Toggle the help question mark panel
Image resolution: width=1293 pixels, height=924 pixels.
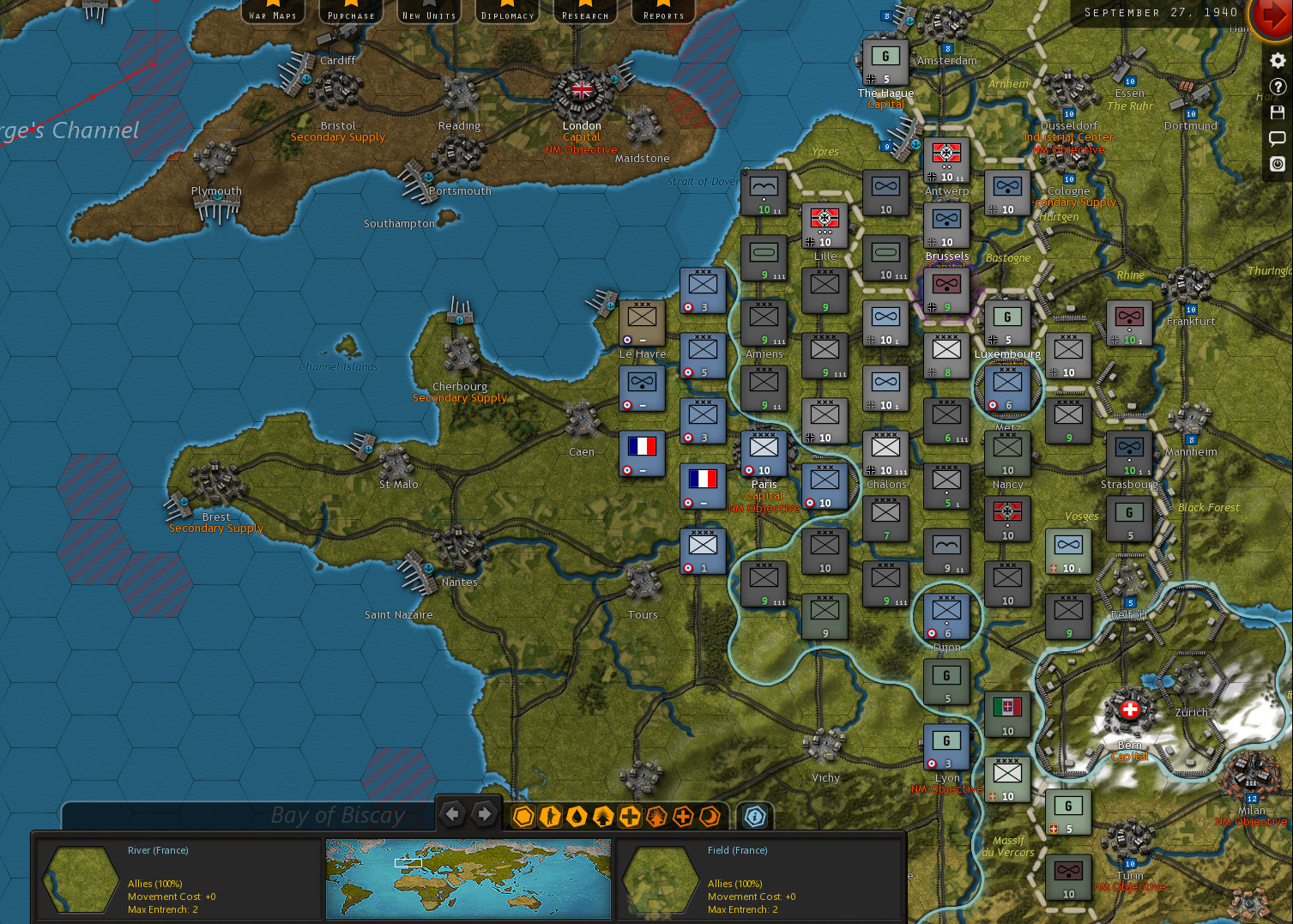point(1278,86)
